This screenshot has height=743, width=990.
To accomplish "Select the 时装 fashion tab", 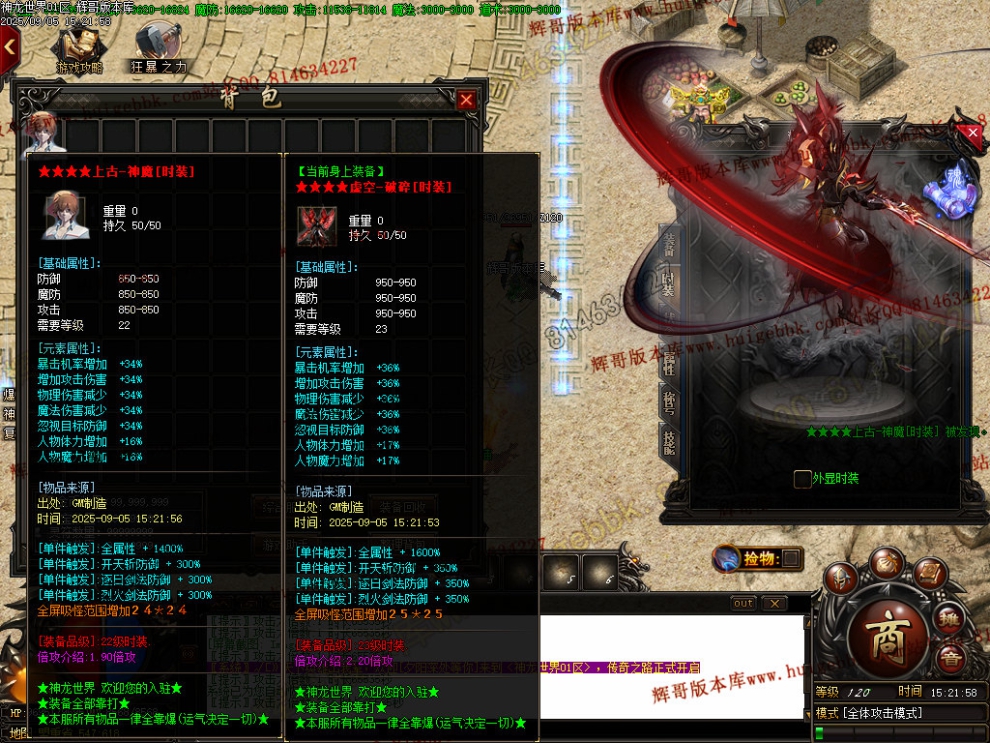I will tap(669, 284).
